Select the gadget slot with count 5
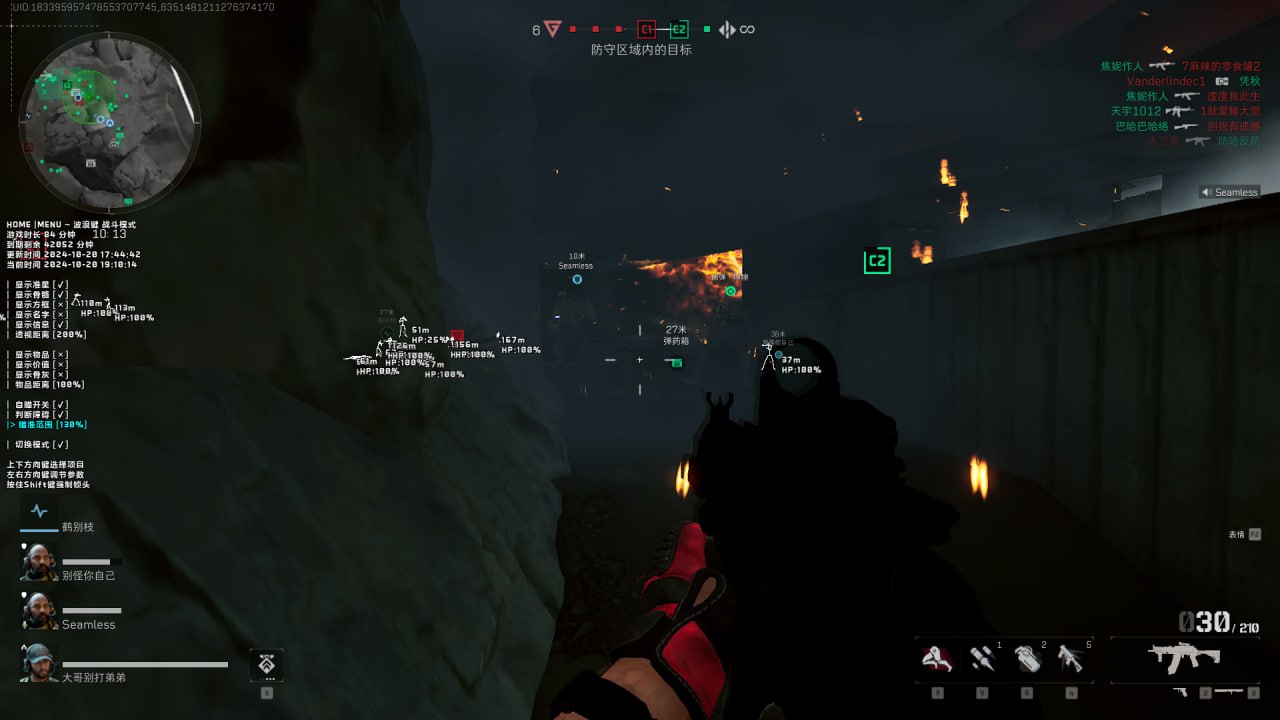The image size is (1280, 720). click(x=1071, y=659)
